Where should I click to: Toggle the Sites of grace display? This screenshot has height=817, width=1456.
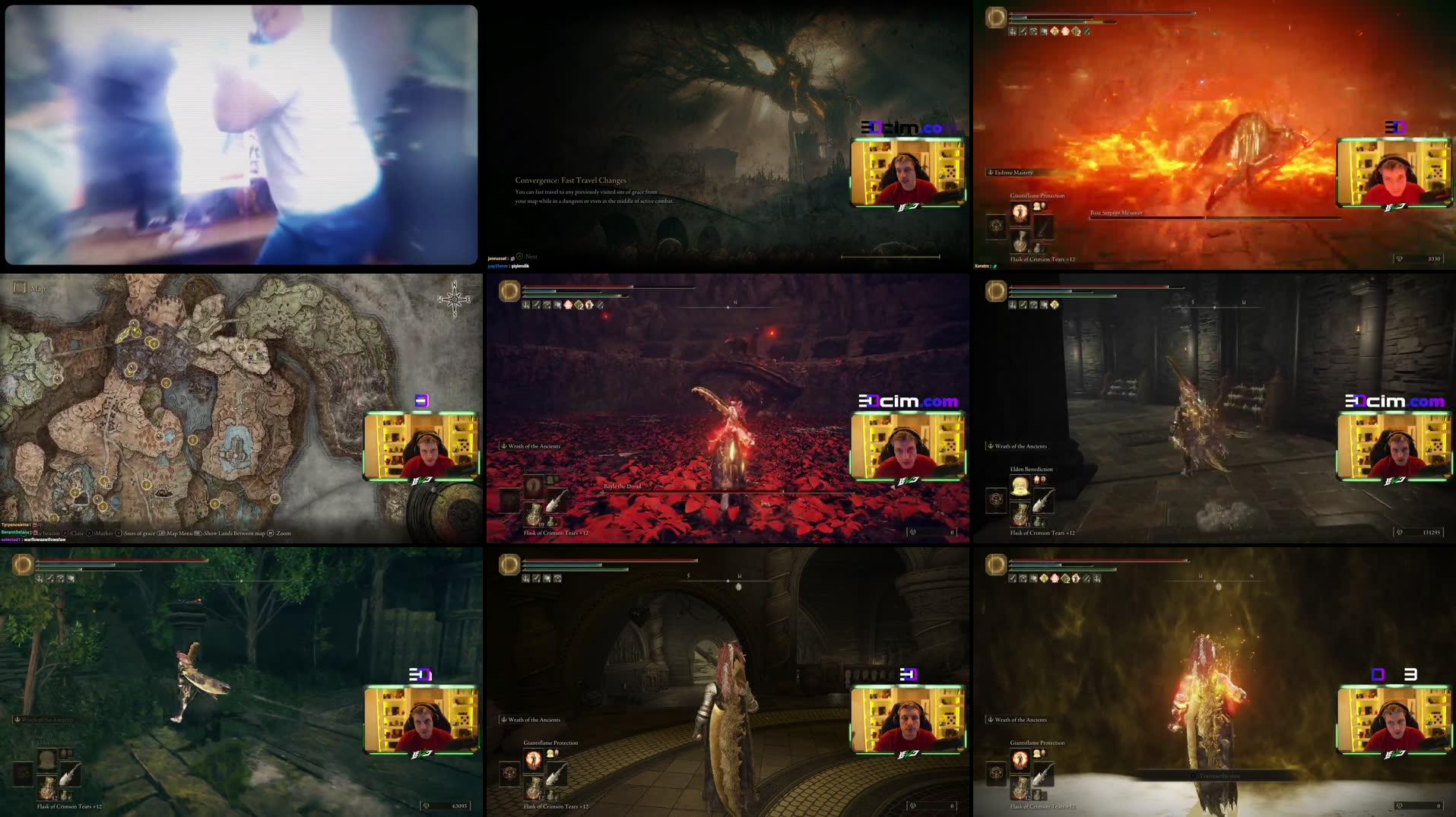tap(142, 534)
